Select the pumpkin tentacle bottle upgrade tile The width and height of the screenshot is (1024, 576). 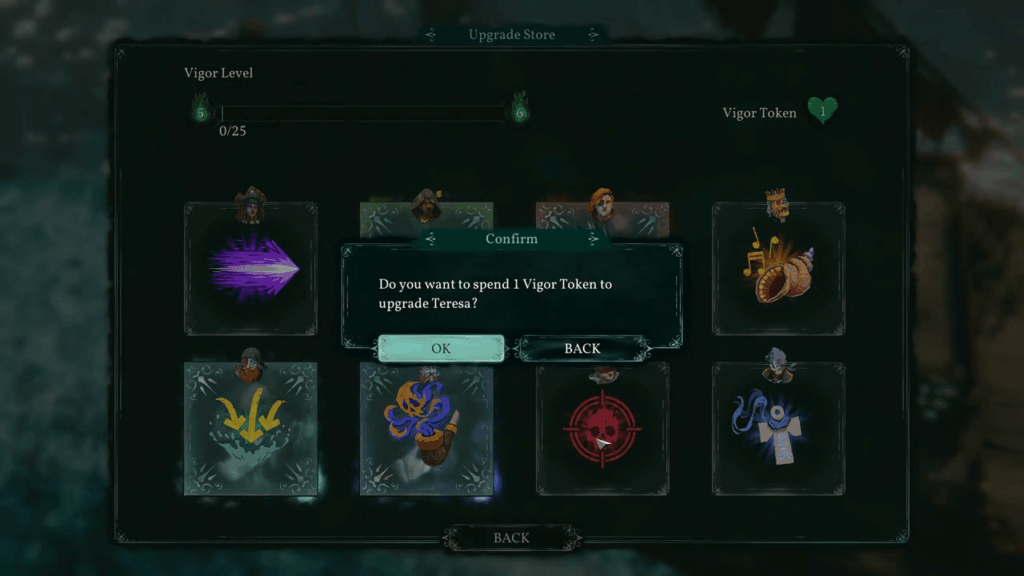[427, 428]
